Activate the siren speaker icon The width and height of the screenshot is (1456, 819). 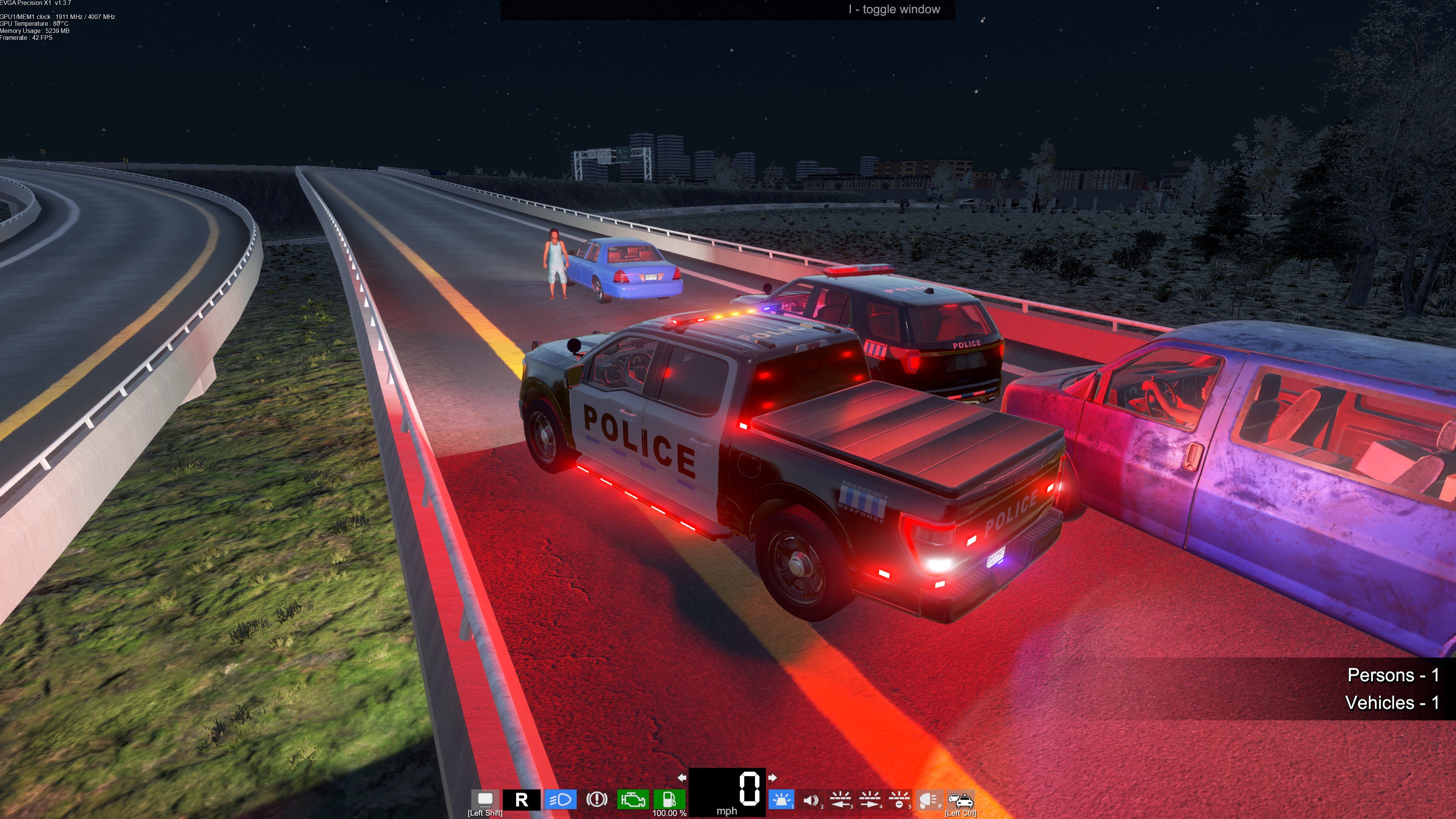811,800
